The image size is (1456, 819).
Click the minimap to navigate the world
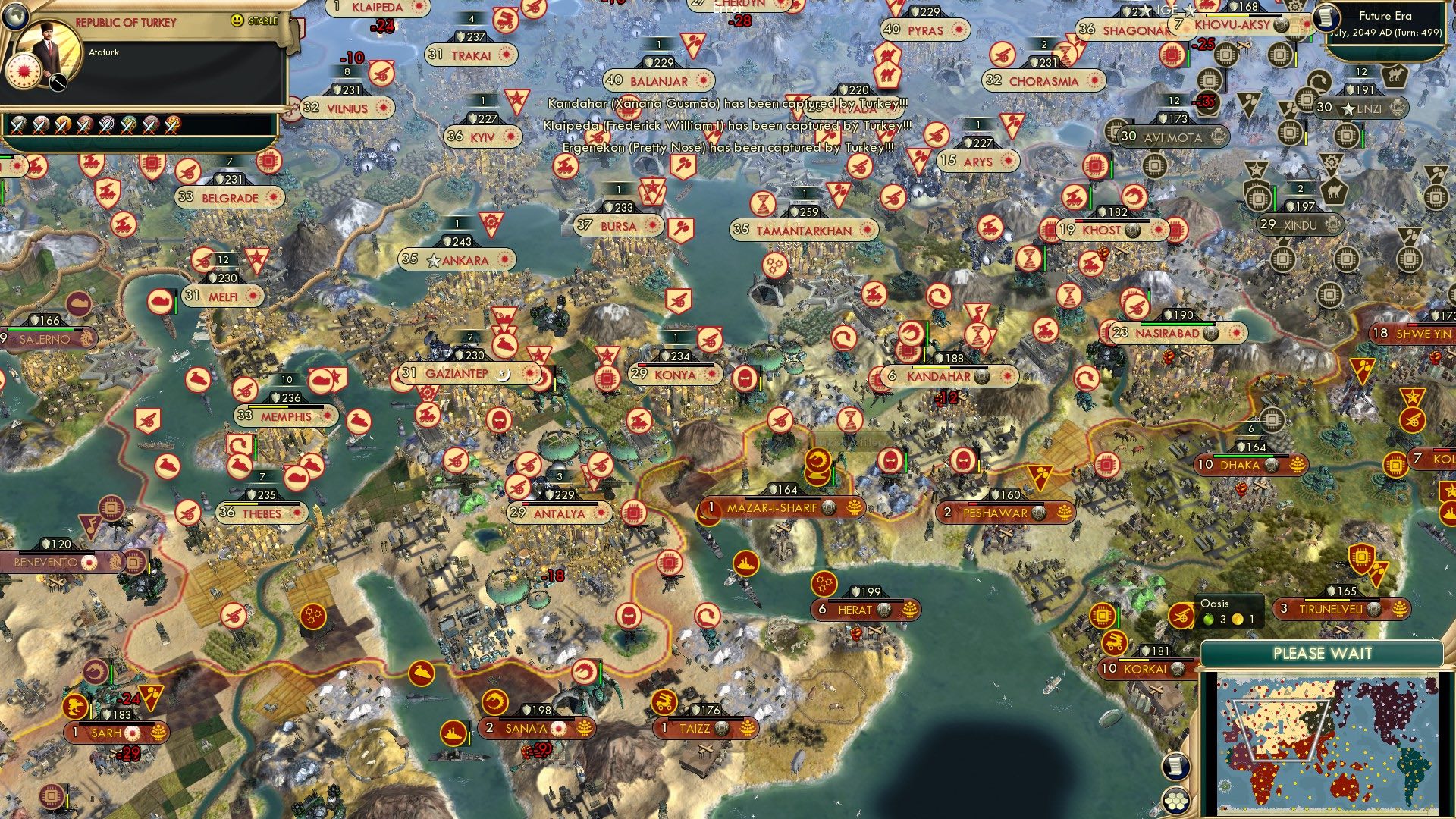[1327, 743]
